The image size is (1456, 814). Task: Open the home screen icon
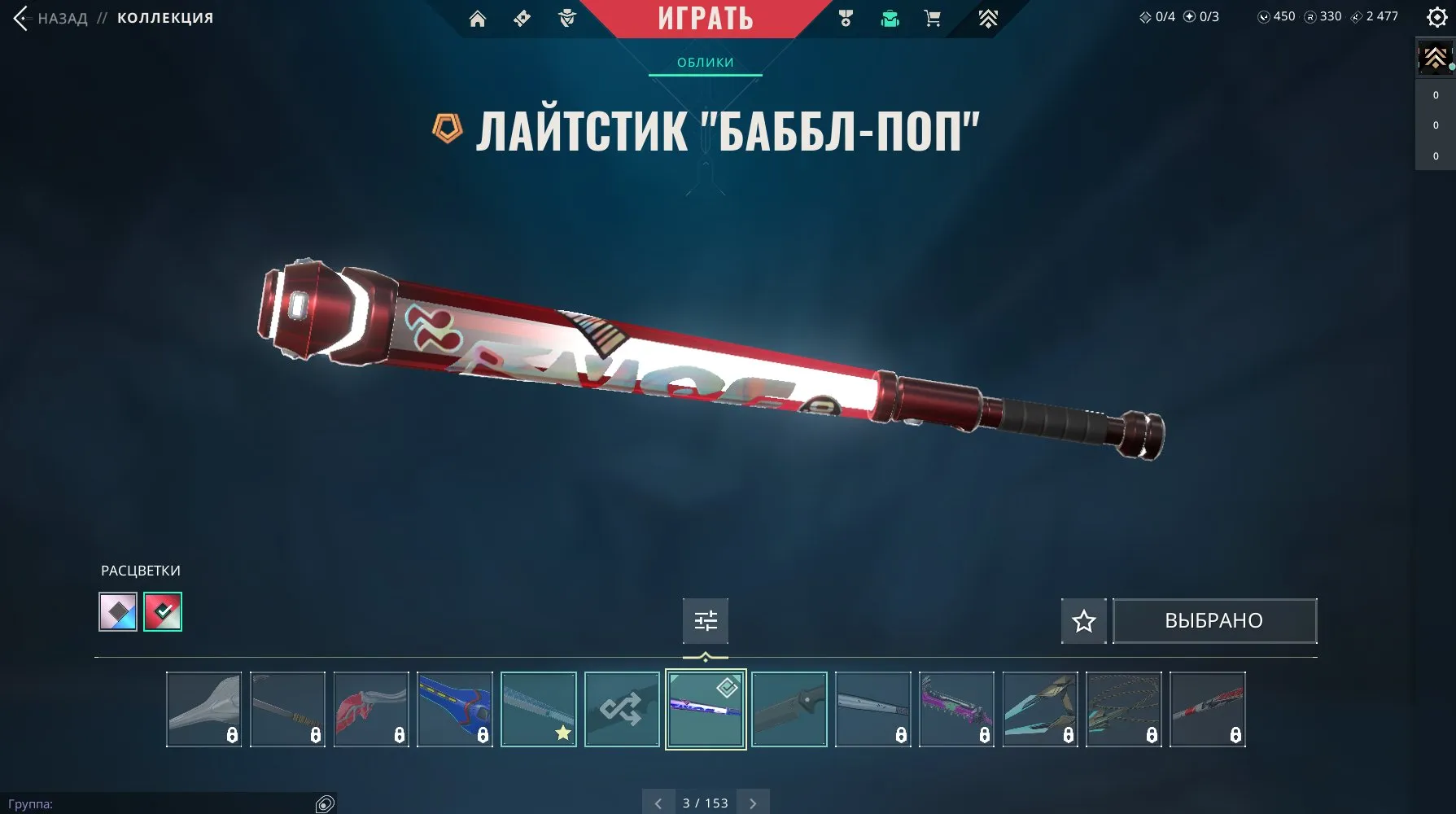tap(477, 18)
